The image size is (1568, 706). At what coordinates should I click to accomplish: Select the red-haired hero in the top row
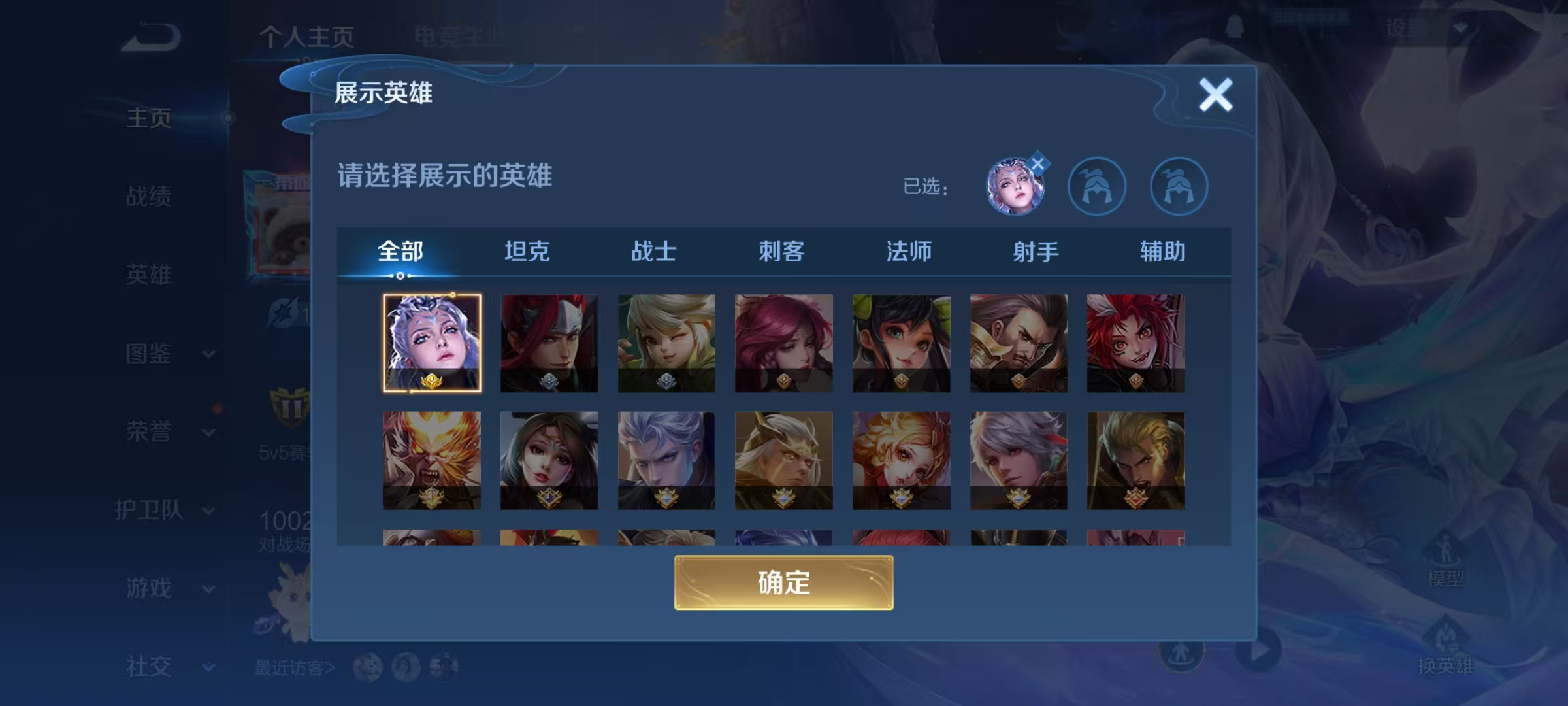click(549, 343)
